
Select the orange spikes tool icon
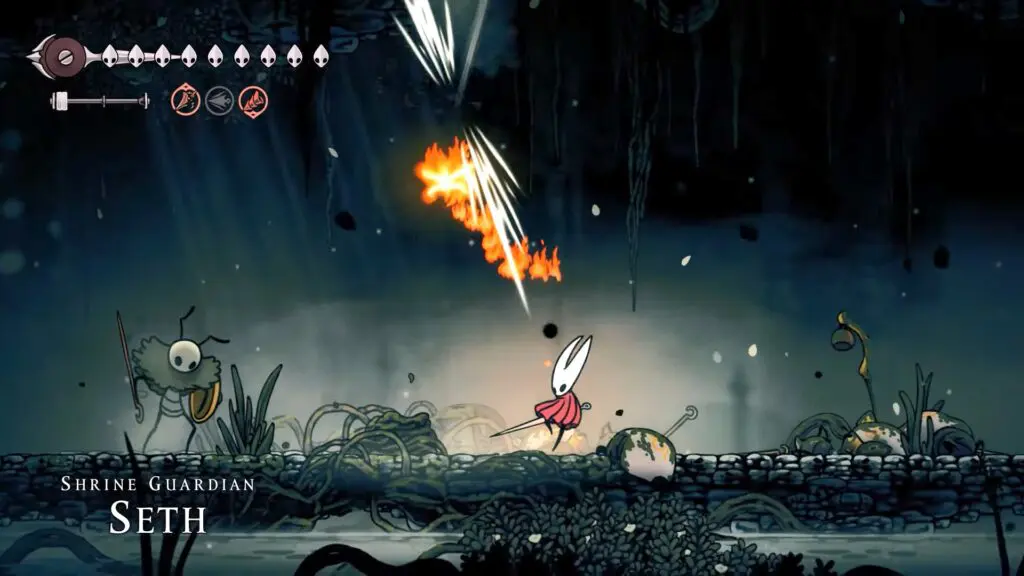pyautogui.click(x=253, y=100)
